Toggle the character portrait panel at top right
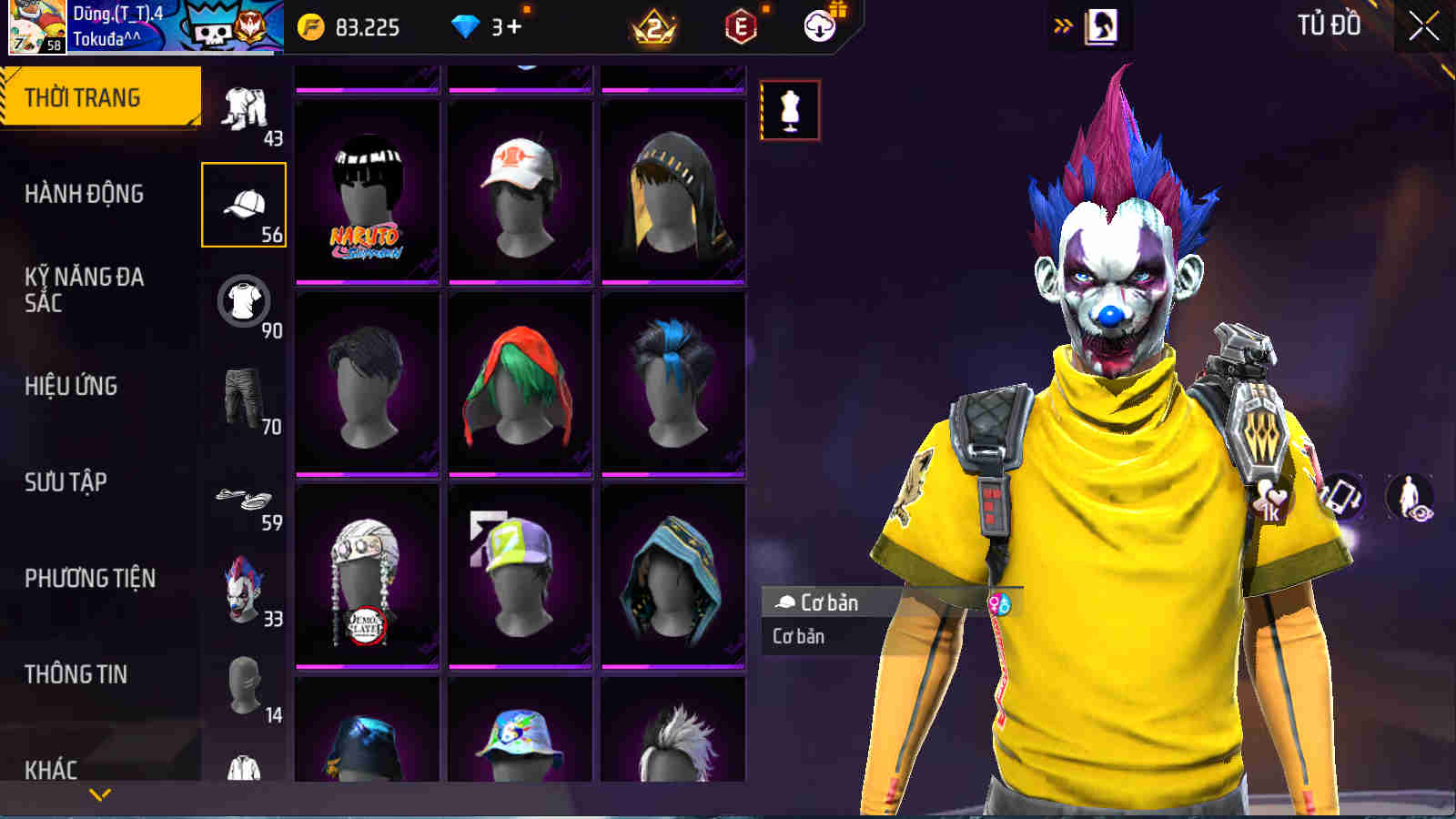The image size is (1456, 819). coord(1104,27)
